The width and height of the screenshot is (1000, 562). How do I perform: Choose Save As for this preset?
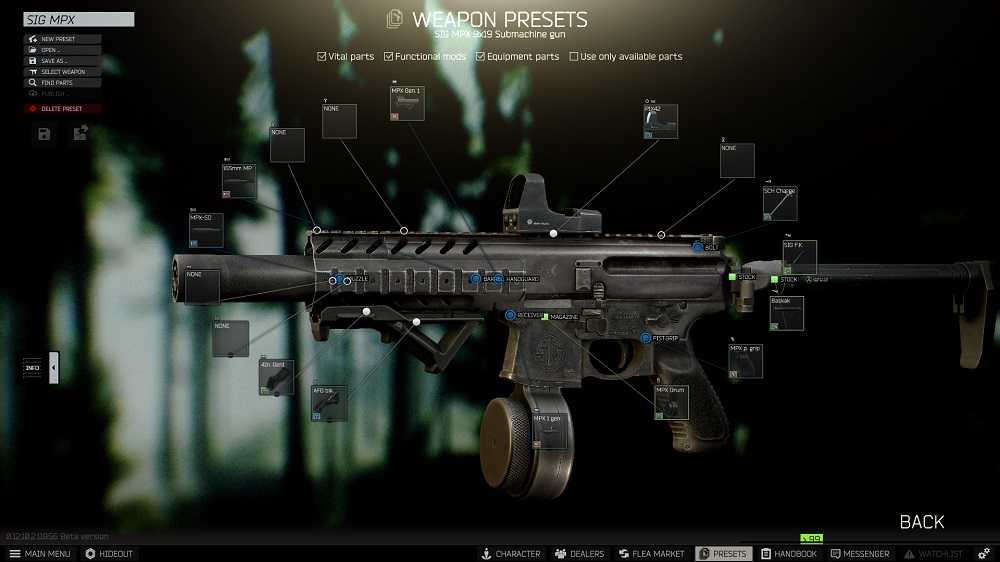click(x=62, y=61)
